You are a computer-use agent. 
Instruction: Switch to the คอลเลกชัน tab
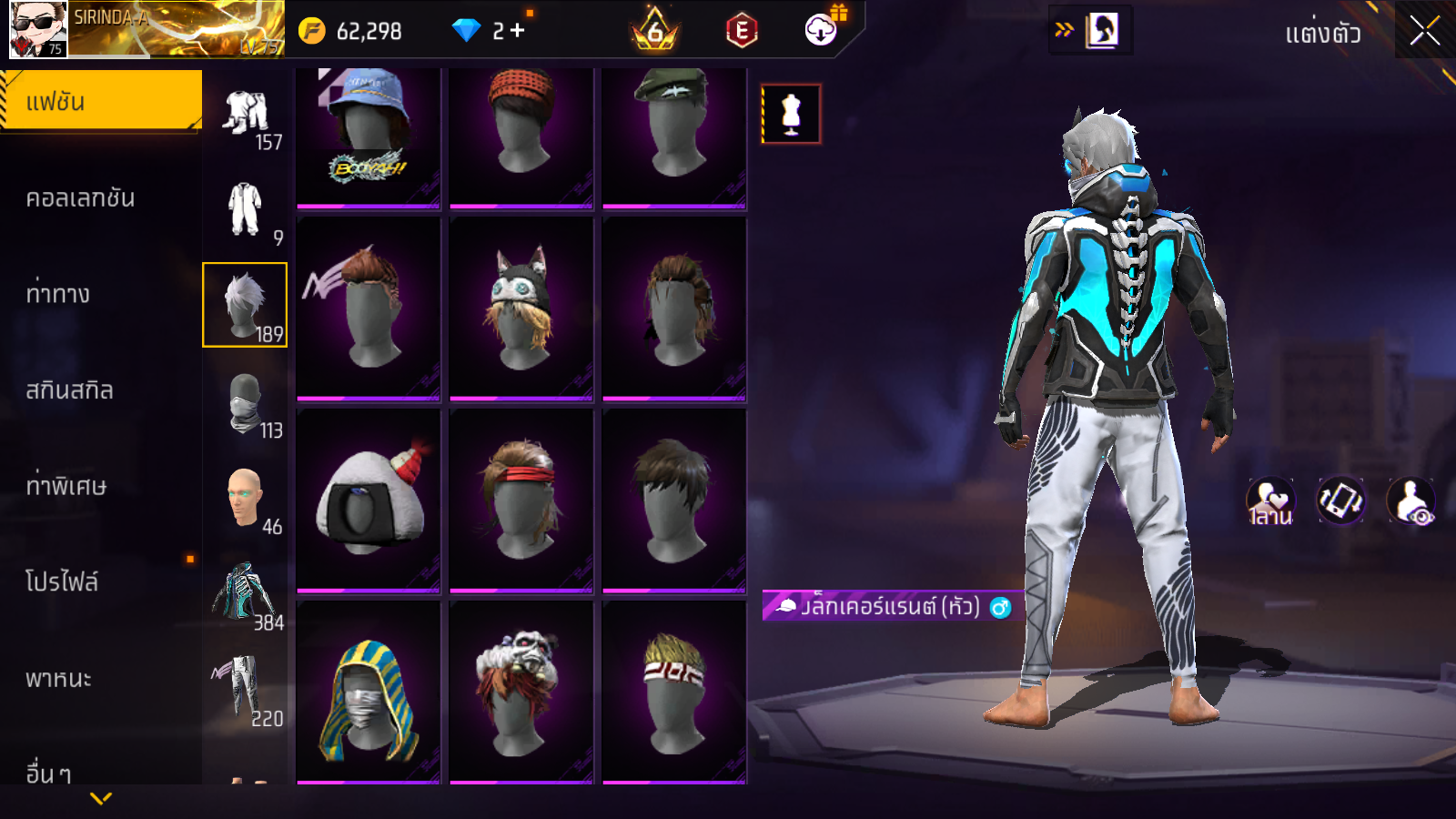click(x=80, y=198)
